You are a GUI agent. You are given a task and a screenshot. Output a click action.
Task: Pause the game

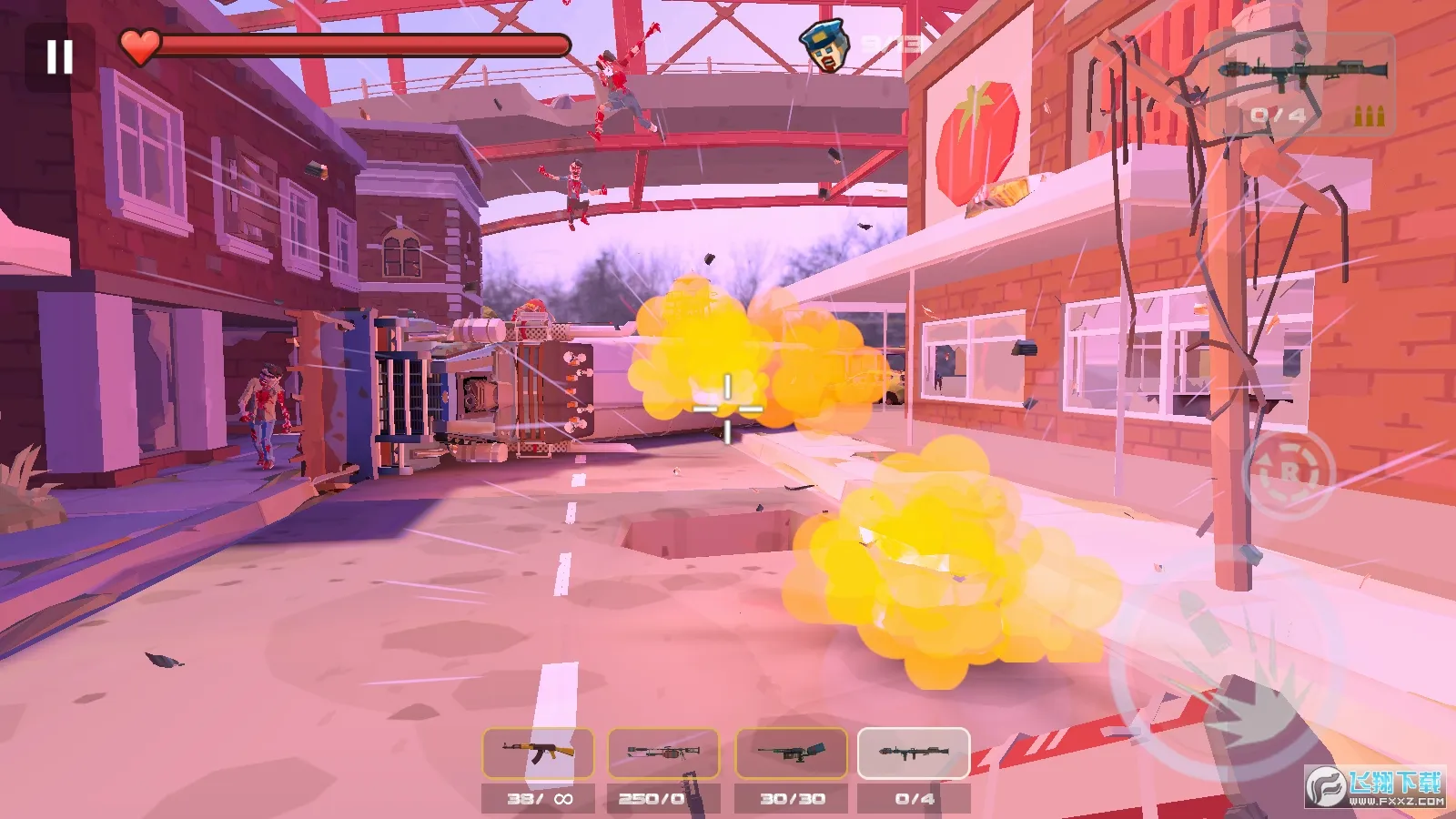(60, 56)
